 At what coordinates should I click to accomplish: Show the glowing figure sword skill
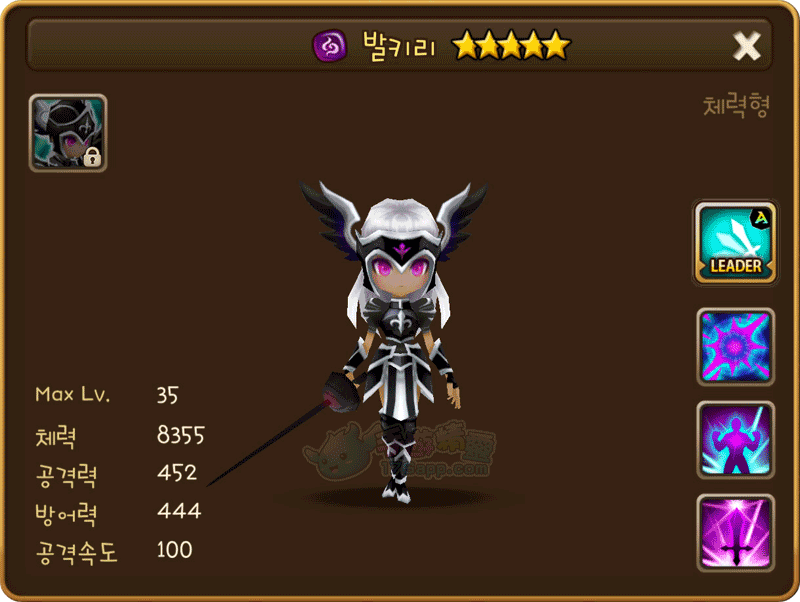(736, 440)
